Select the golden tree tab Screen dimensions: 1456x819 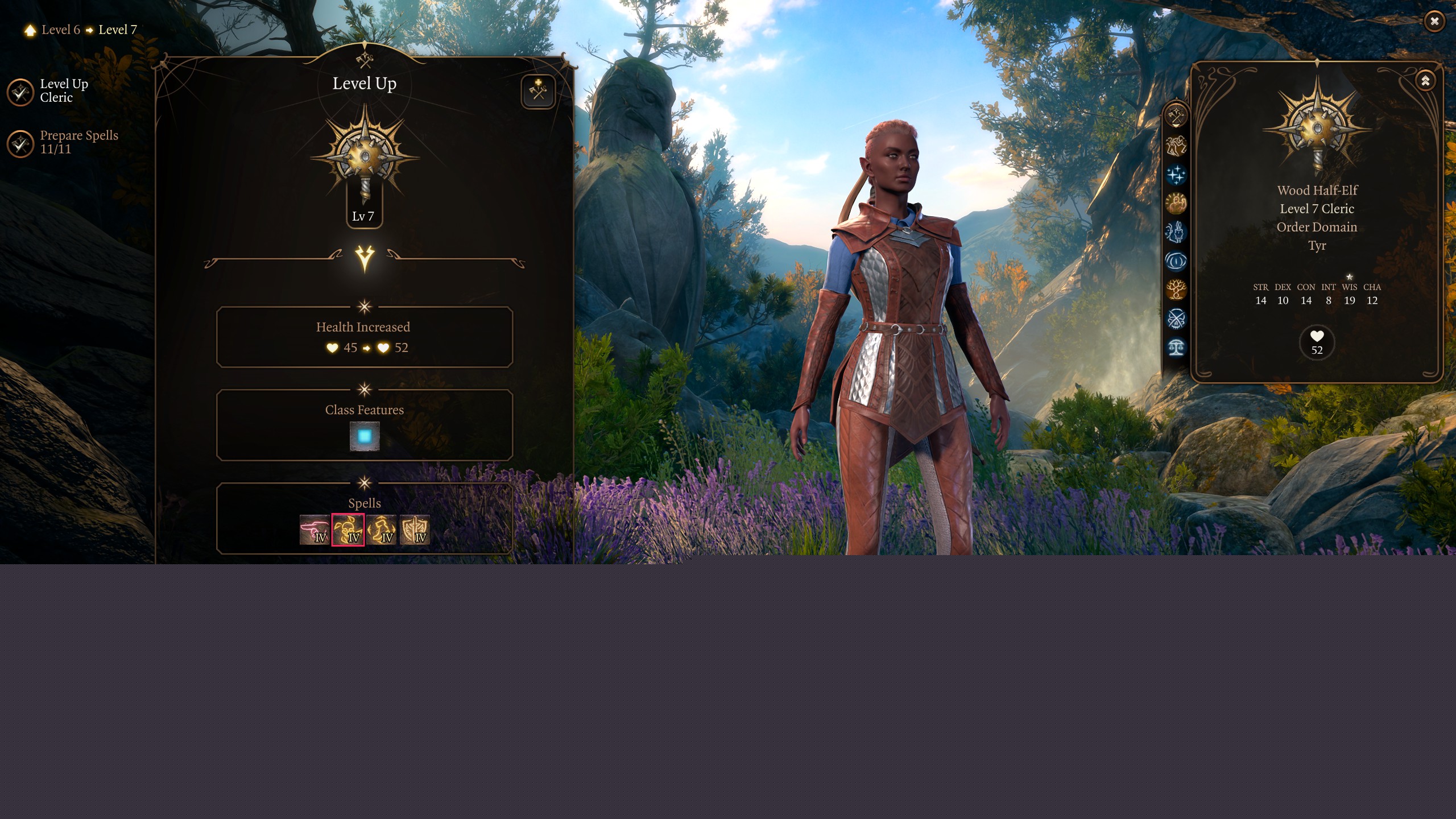pyautogui.click(x=1176, y=289)
